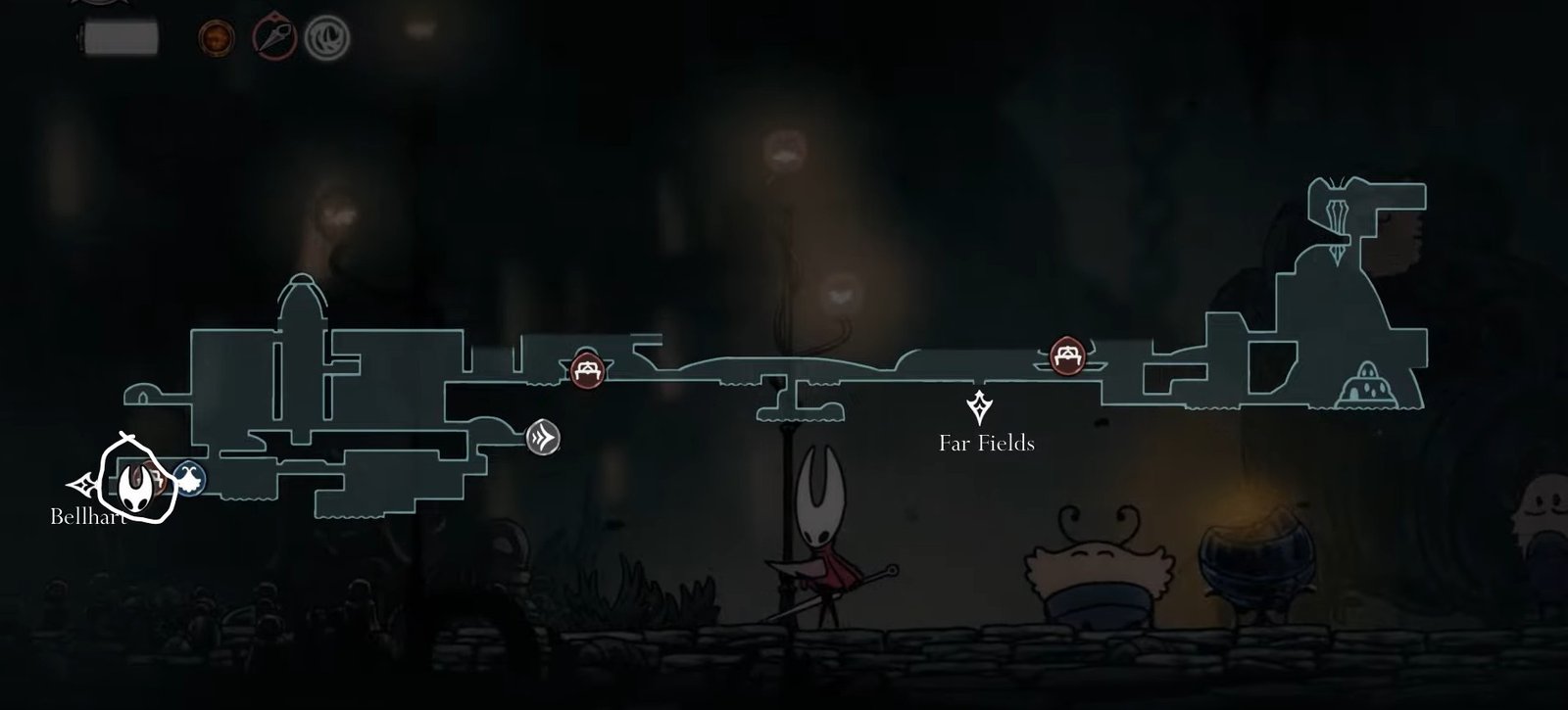Click the fast travel arrows icon
Viewport: 1568px width, 710px height.
point(544,439)
